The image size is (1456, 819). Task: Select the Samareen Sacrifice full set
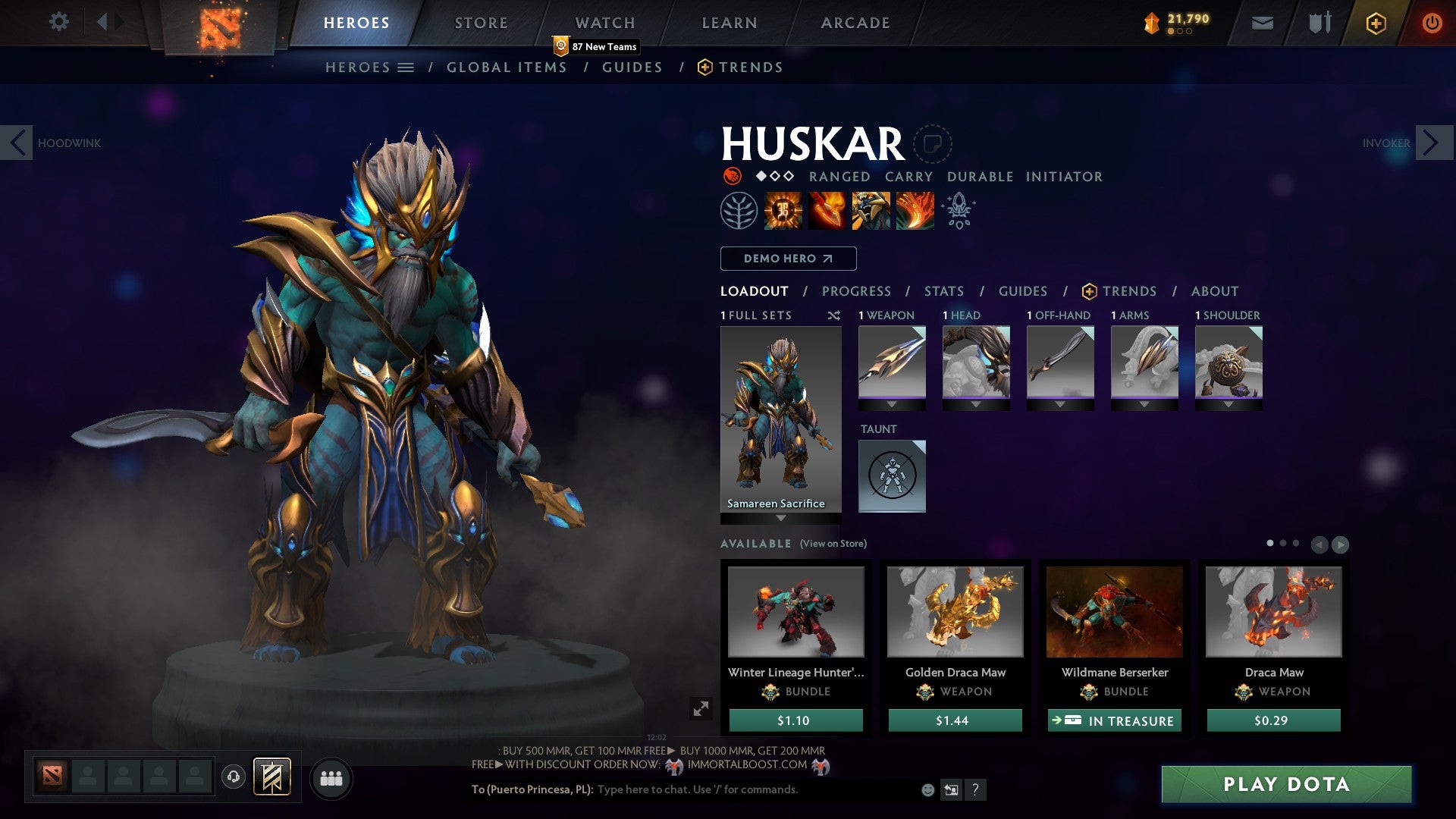[780, 421]
